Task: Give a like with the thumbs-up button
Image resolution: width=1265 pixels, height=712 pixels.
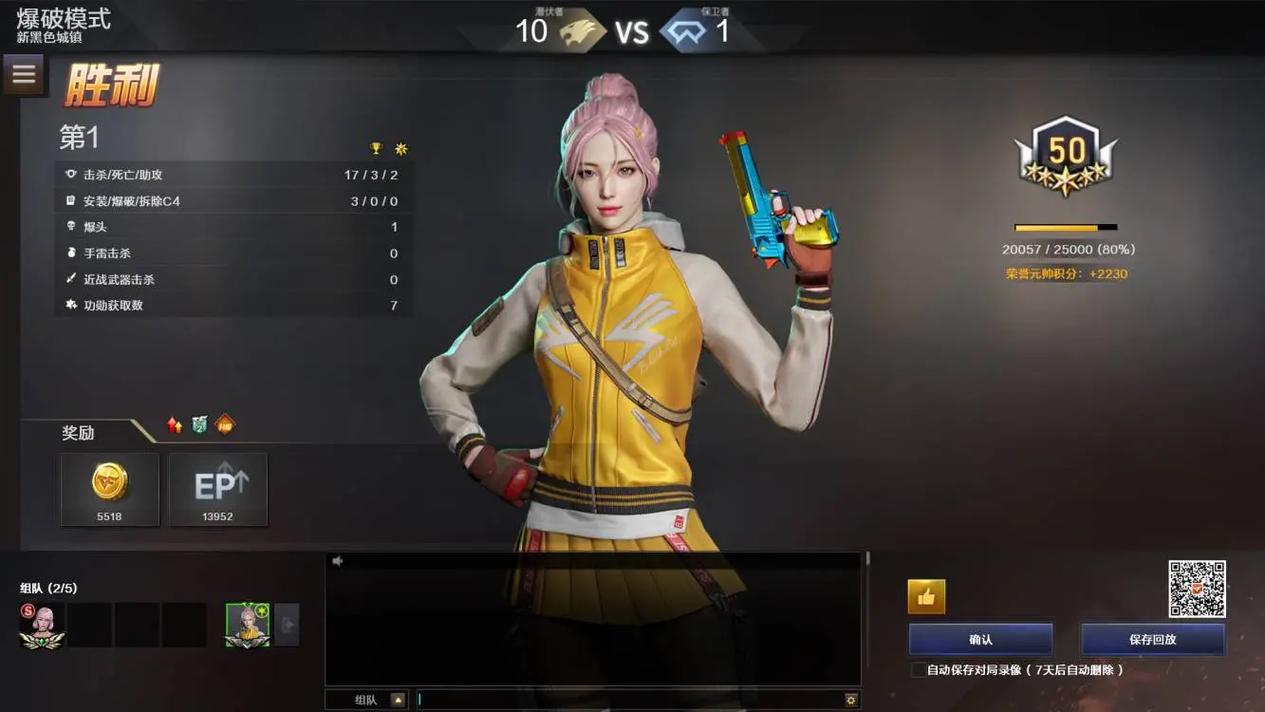Action: coord(926,597)
